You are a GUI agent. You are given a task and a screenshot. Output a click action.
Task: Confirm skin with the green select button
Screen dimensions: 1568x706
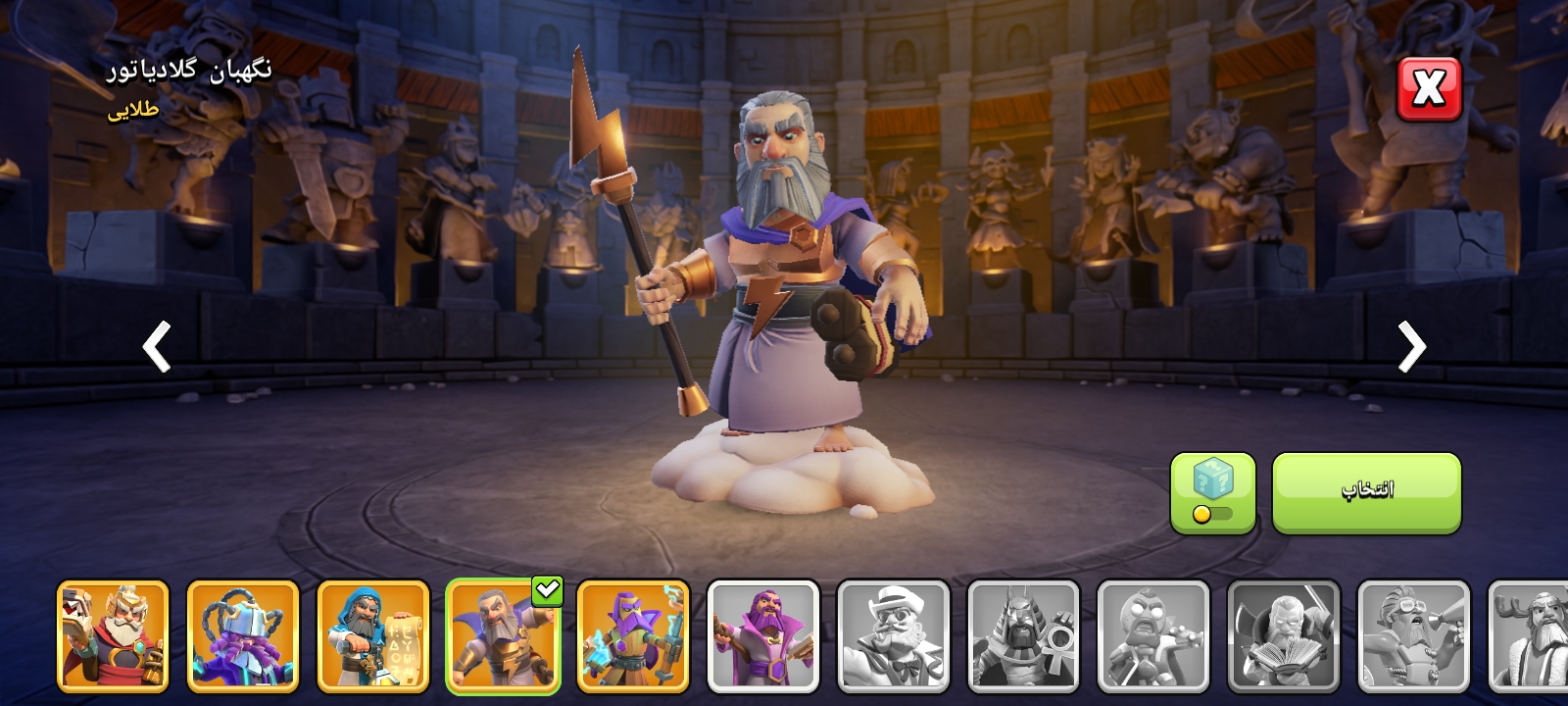(x=1366, y=492)
